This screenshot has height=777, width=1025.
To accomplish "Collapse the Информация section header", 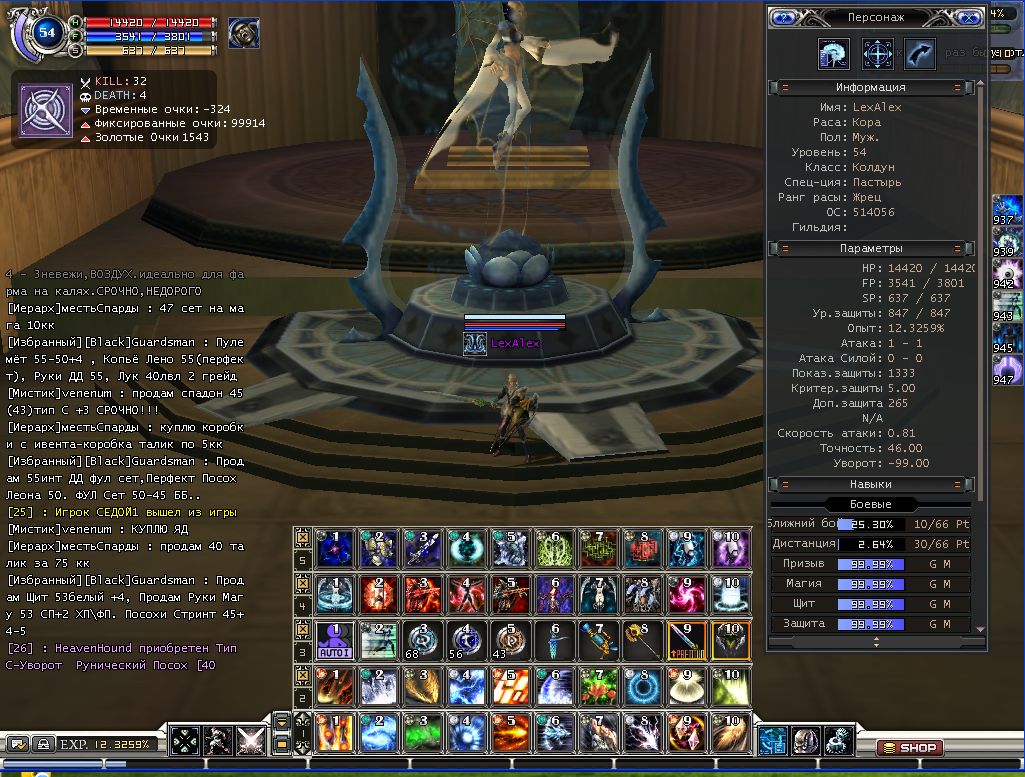I will [870, 88].
